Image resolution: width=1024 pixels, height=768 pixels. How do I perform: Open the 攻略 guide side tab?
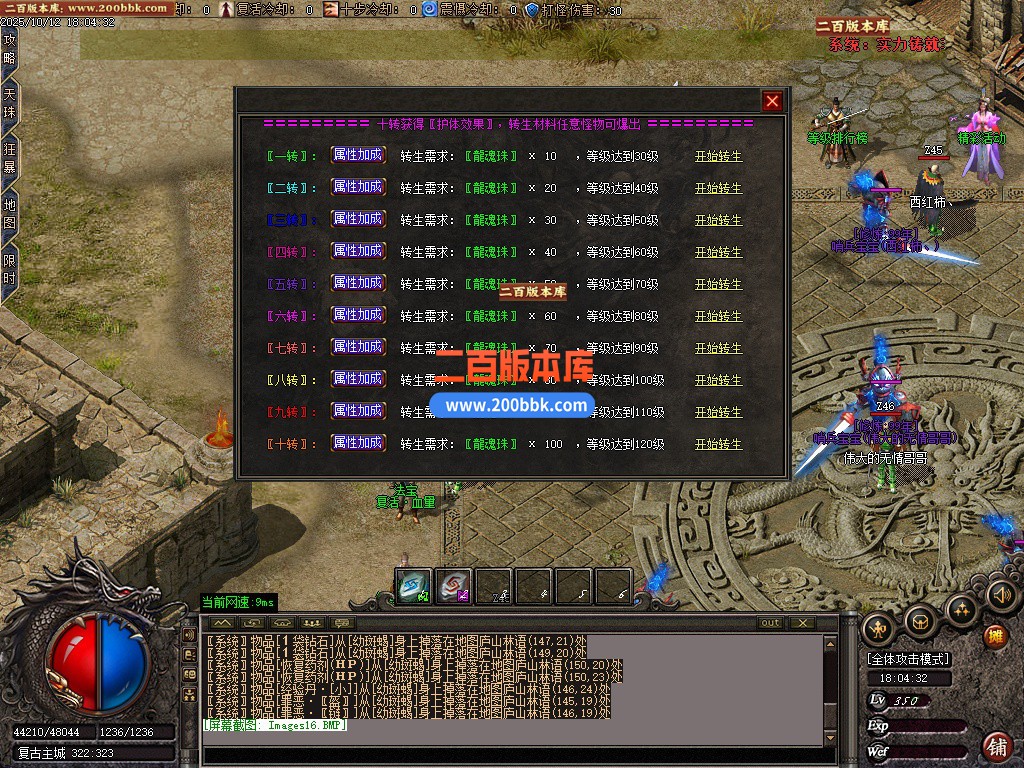[10, 49]
